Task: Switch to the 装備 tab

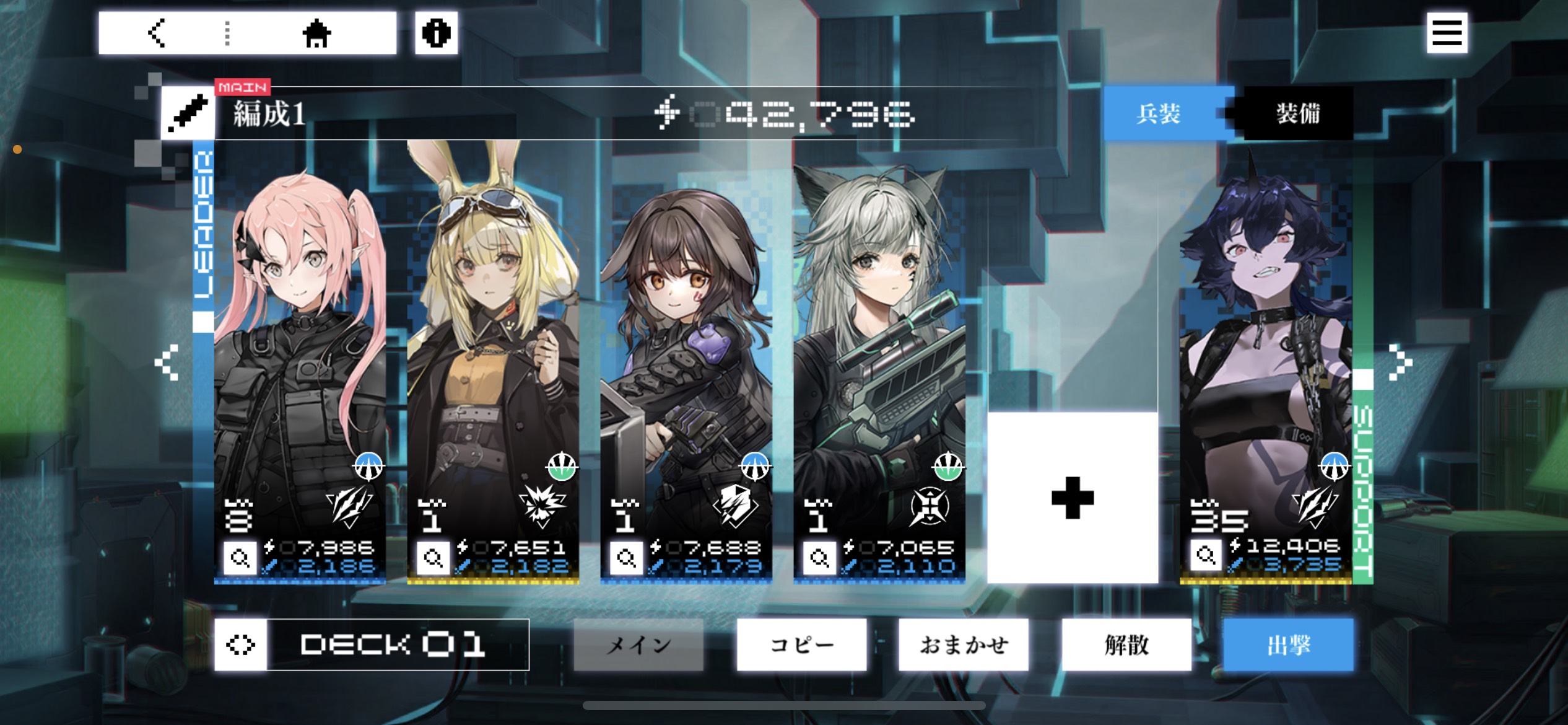Action: pos(1297,114)
